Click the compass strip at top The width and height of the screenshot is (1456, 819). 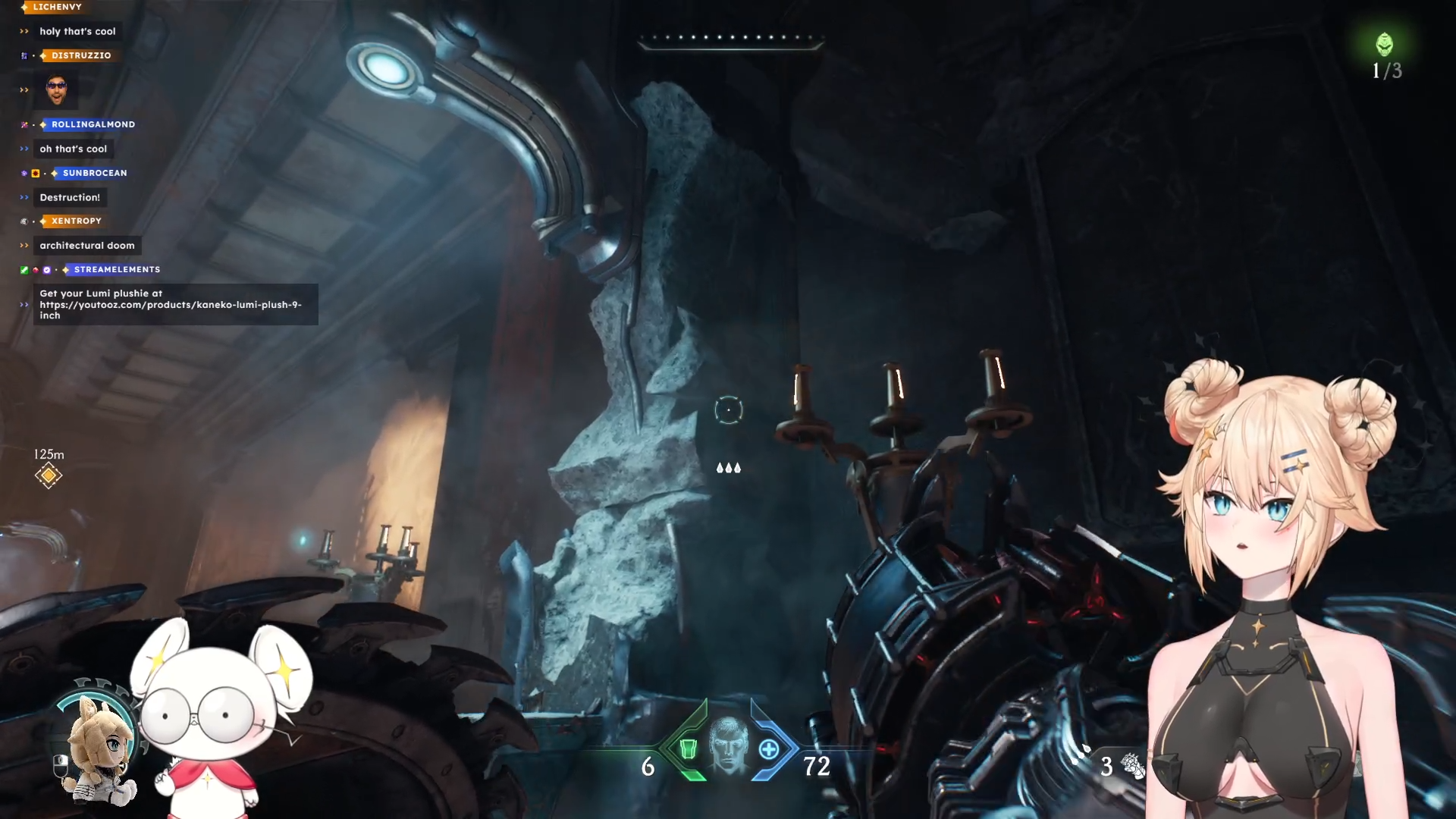pyautogui.click(x=730, y=39)
